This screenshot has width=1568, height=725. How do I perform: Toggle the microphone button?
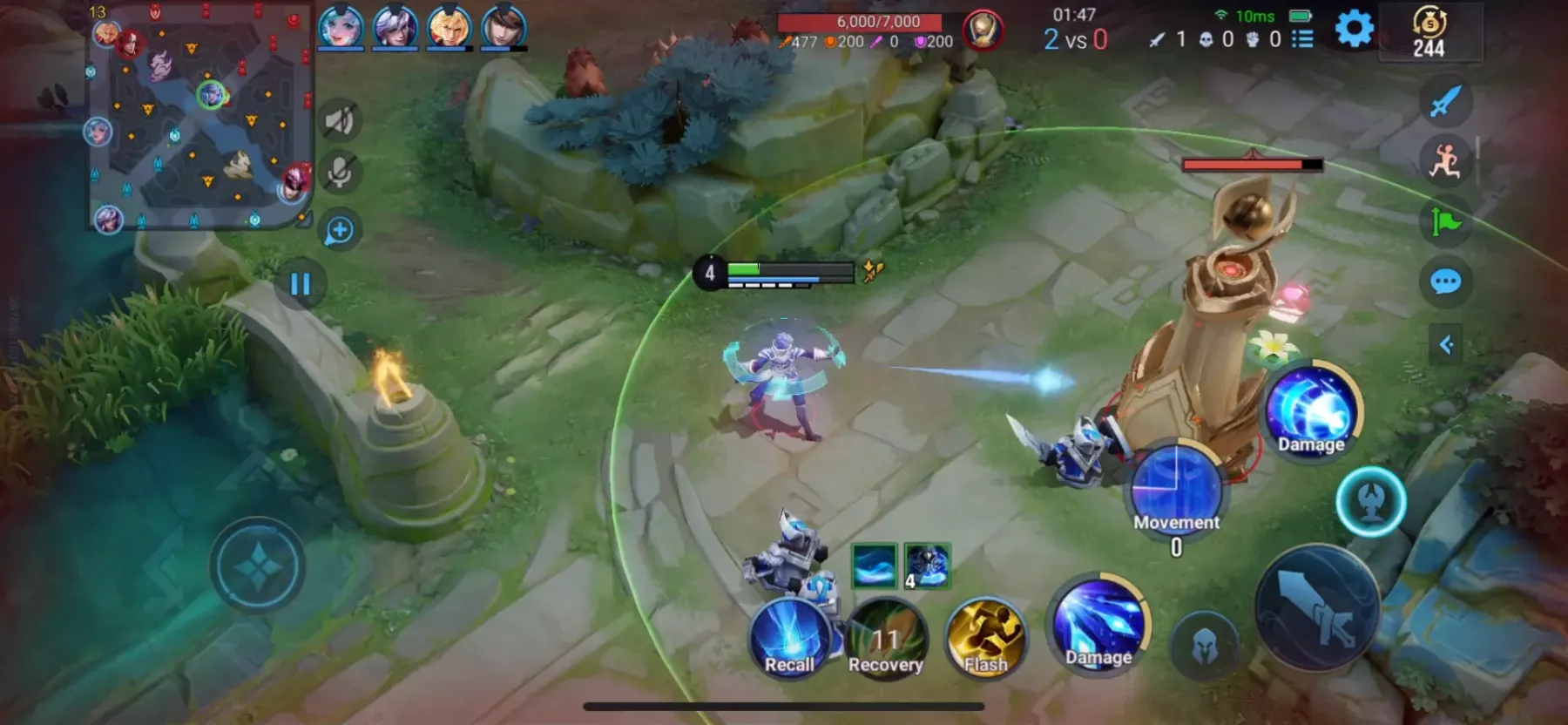point(339,173)
